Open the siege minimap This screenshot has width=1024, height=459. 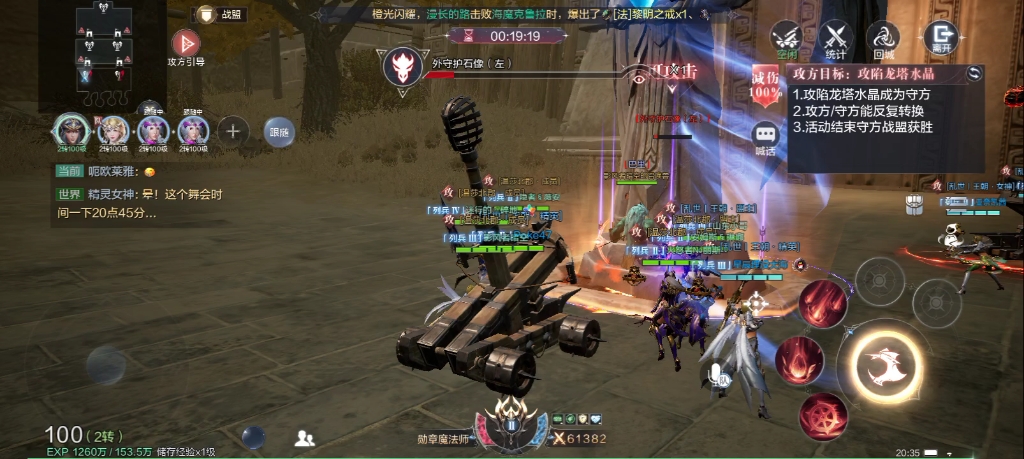(x=103, y=47)
